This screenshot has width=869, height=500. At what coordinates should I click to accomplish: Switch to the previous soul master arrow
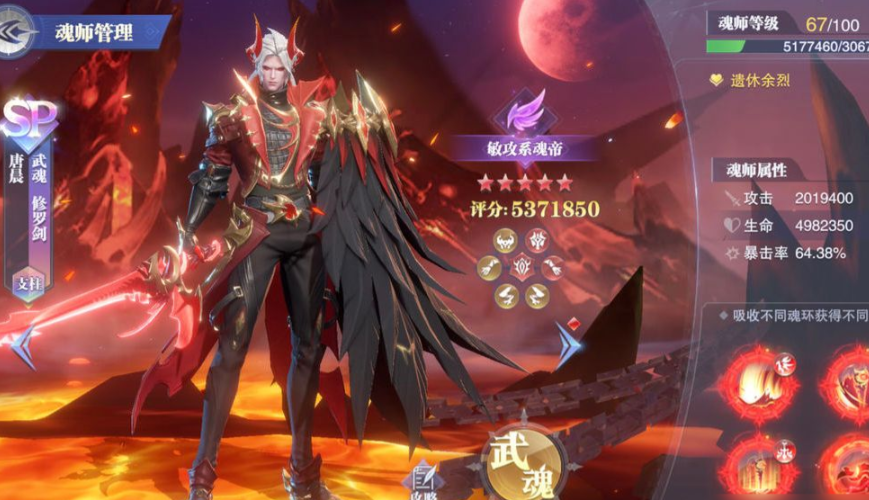[24, 346]
